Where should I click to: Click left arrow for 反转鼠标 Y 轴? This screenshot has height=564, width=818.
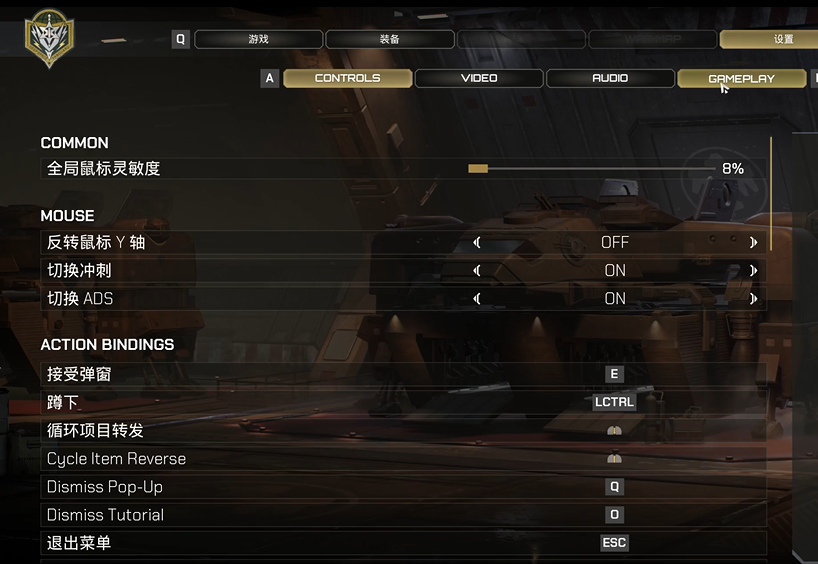click(x=477, y=242)
